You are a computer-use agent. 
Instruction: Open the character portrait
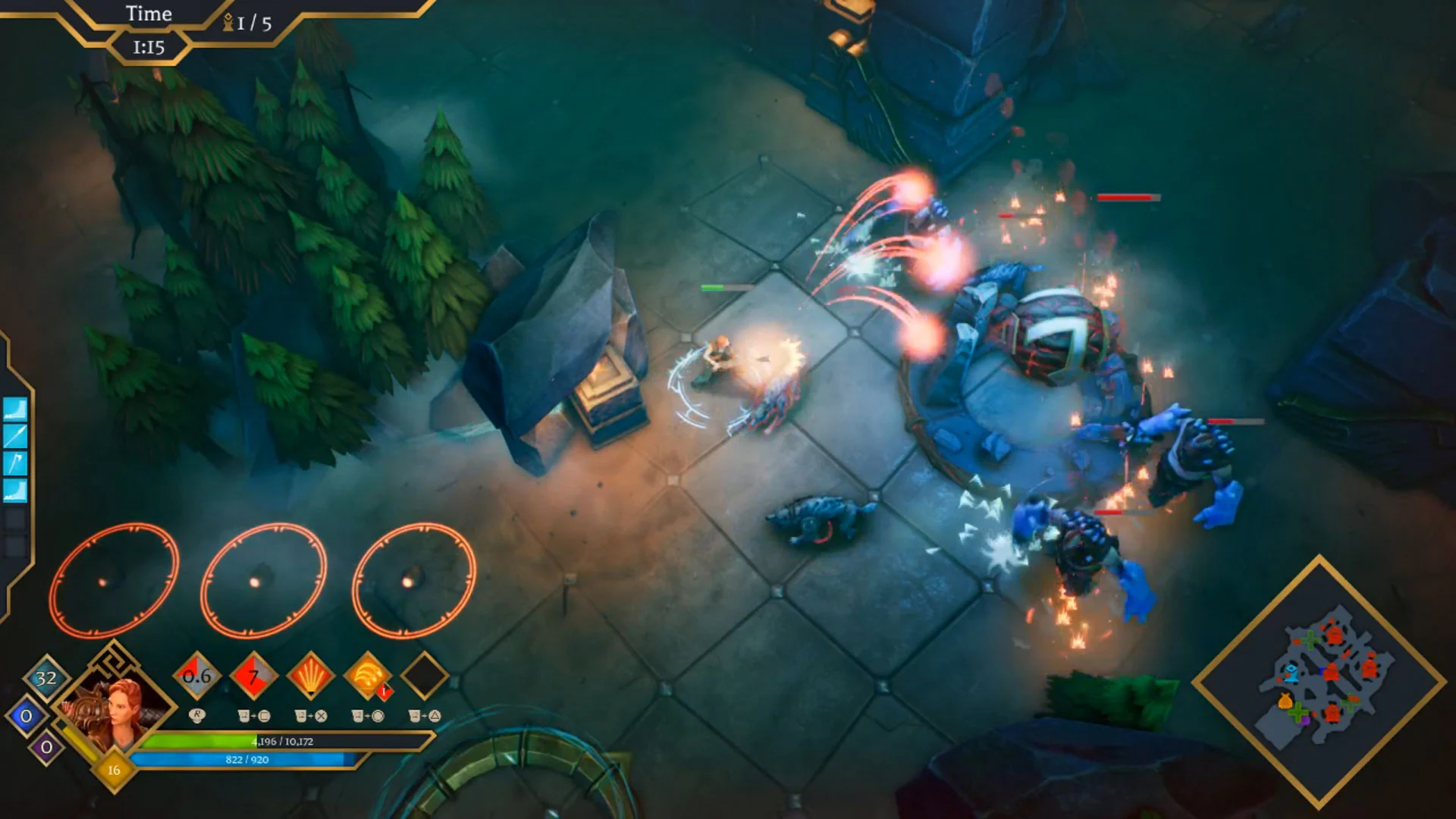click(113, 706)
